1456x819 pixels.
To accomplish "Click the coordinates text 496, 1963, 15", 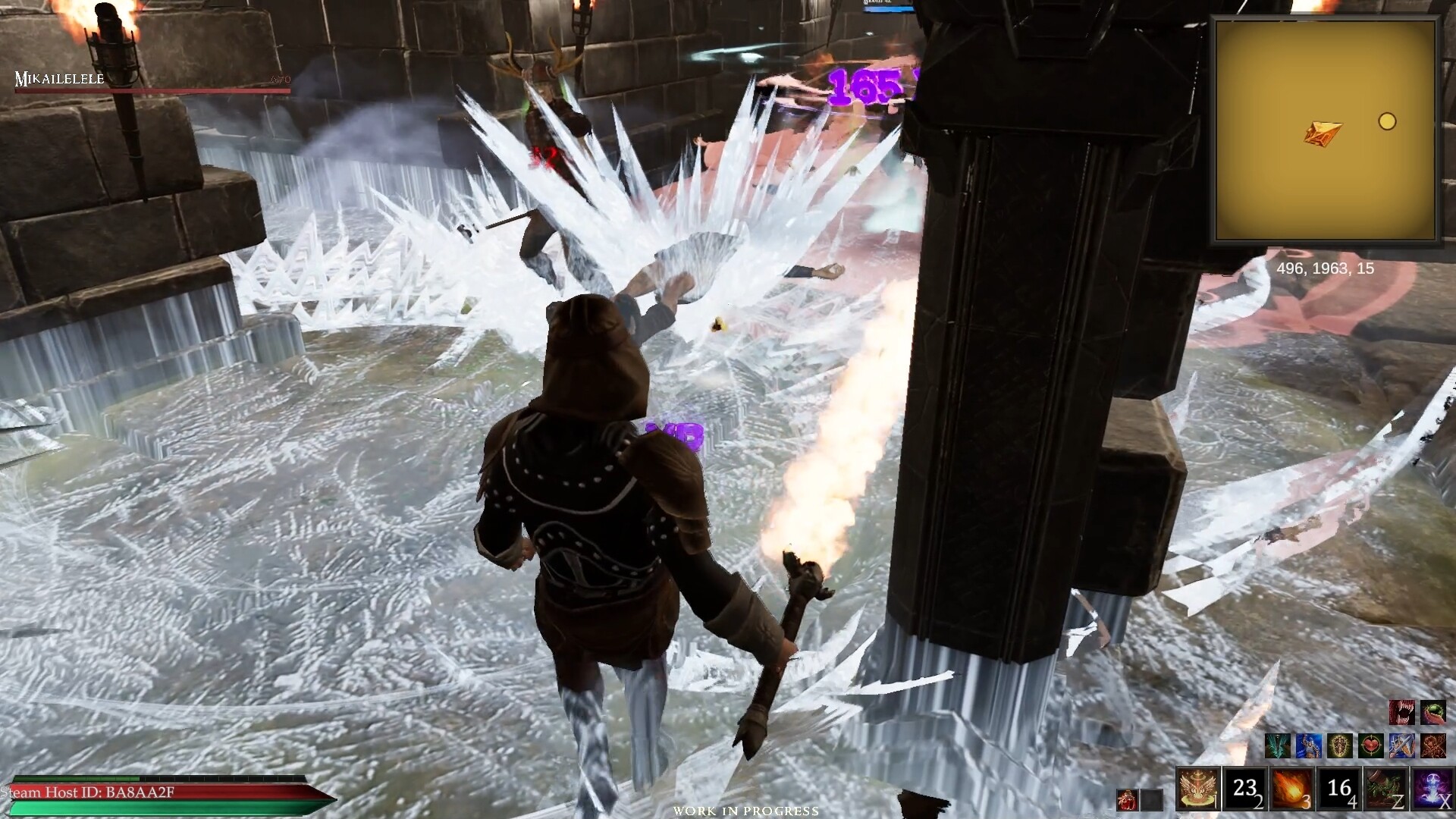I will tap(1327, 268).
